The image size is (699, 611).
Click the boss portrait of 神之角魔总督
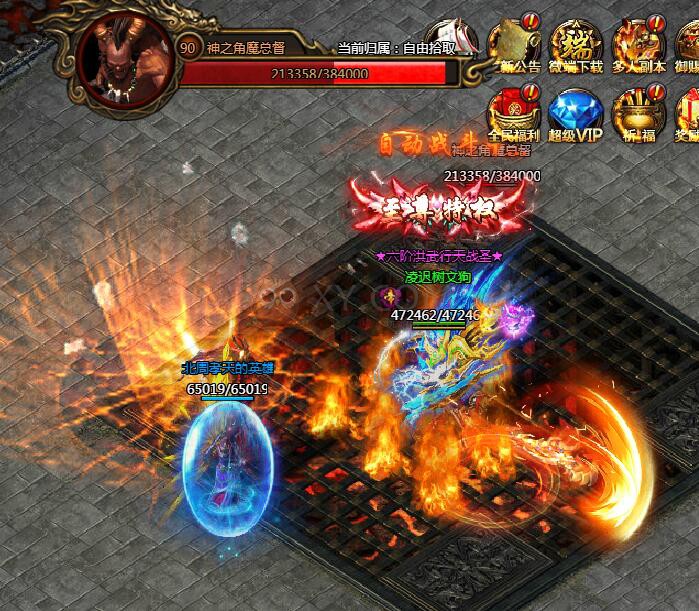pyautogui.click(x=123, y=56)
